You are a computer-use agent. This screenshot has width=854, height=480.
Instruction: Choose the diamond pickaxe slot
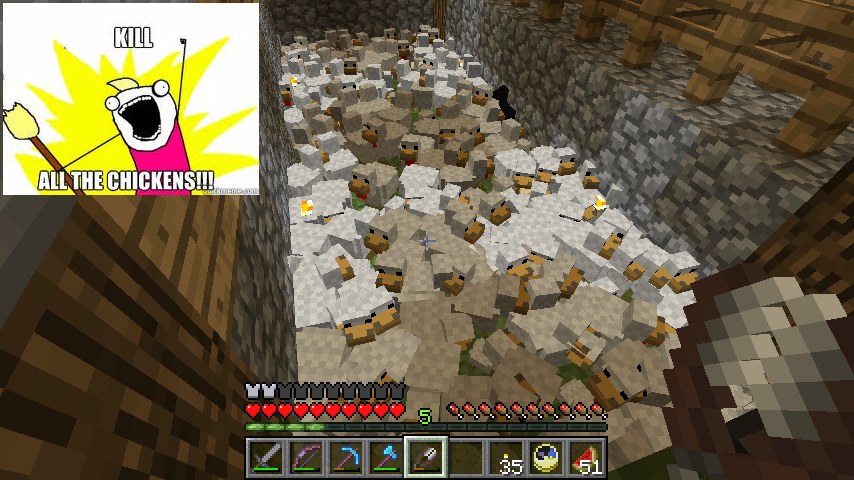tap(346, 458)
